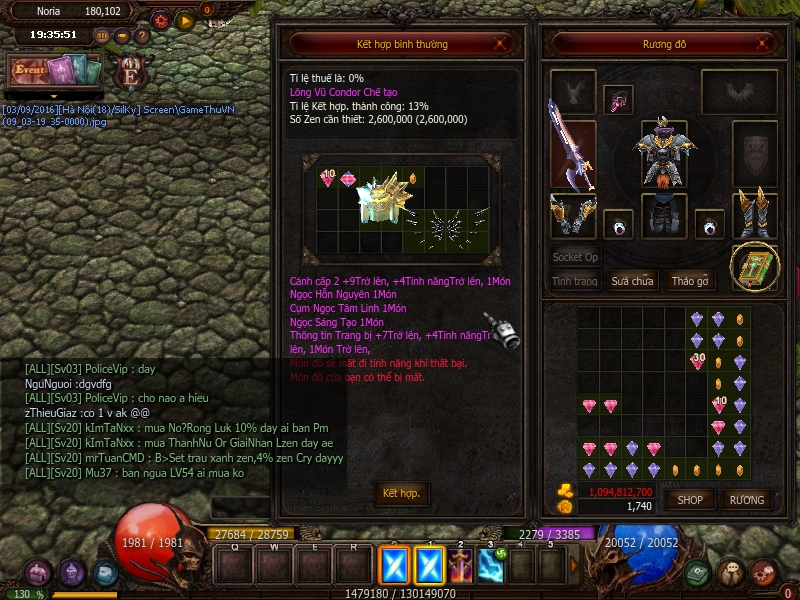Close the Kết hợp bình thường window
Screen dimensions: 800x600
508,43
